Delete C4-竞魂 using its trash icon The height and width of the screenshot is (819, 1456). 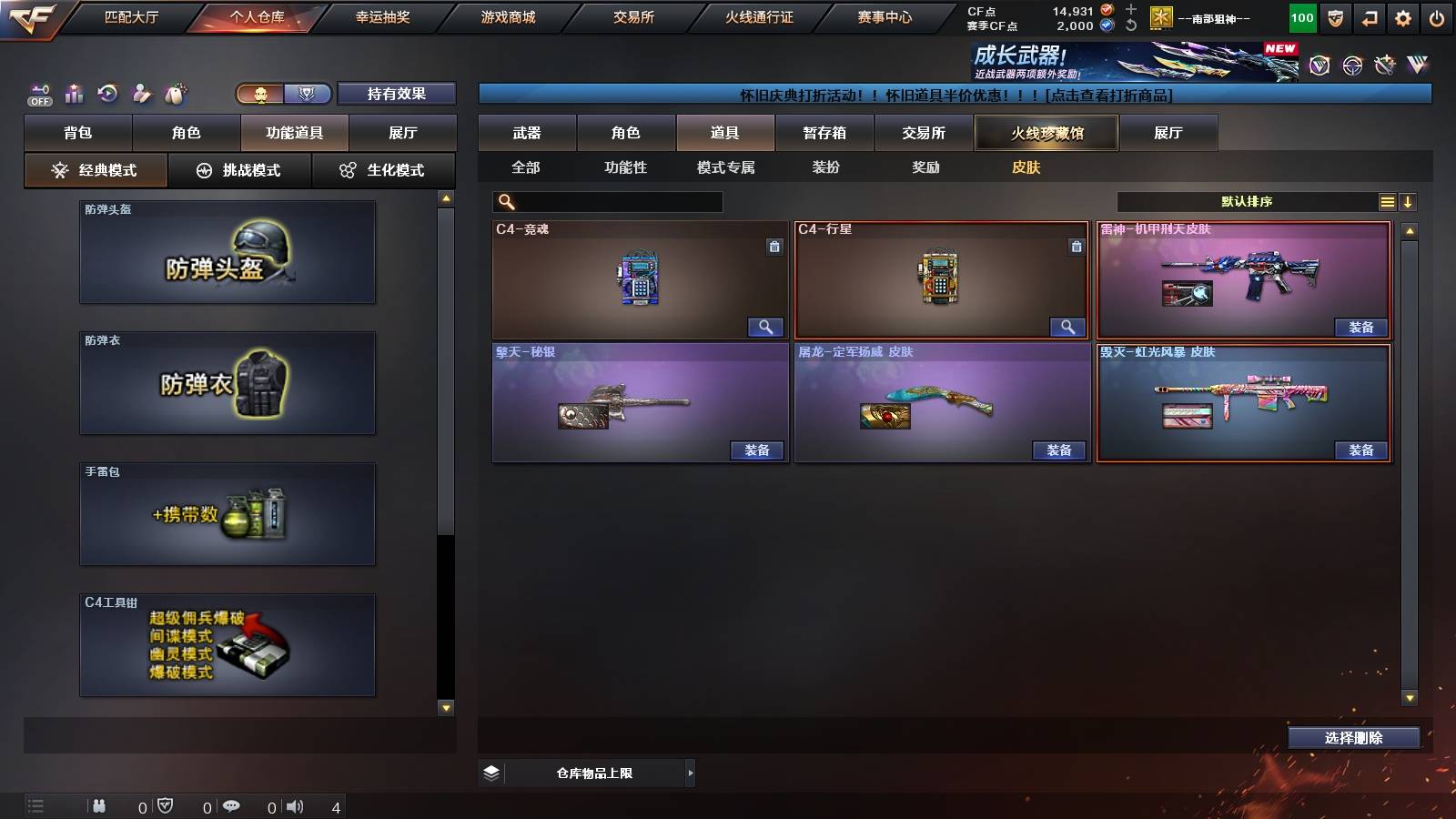775,247
